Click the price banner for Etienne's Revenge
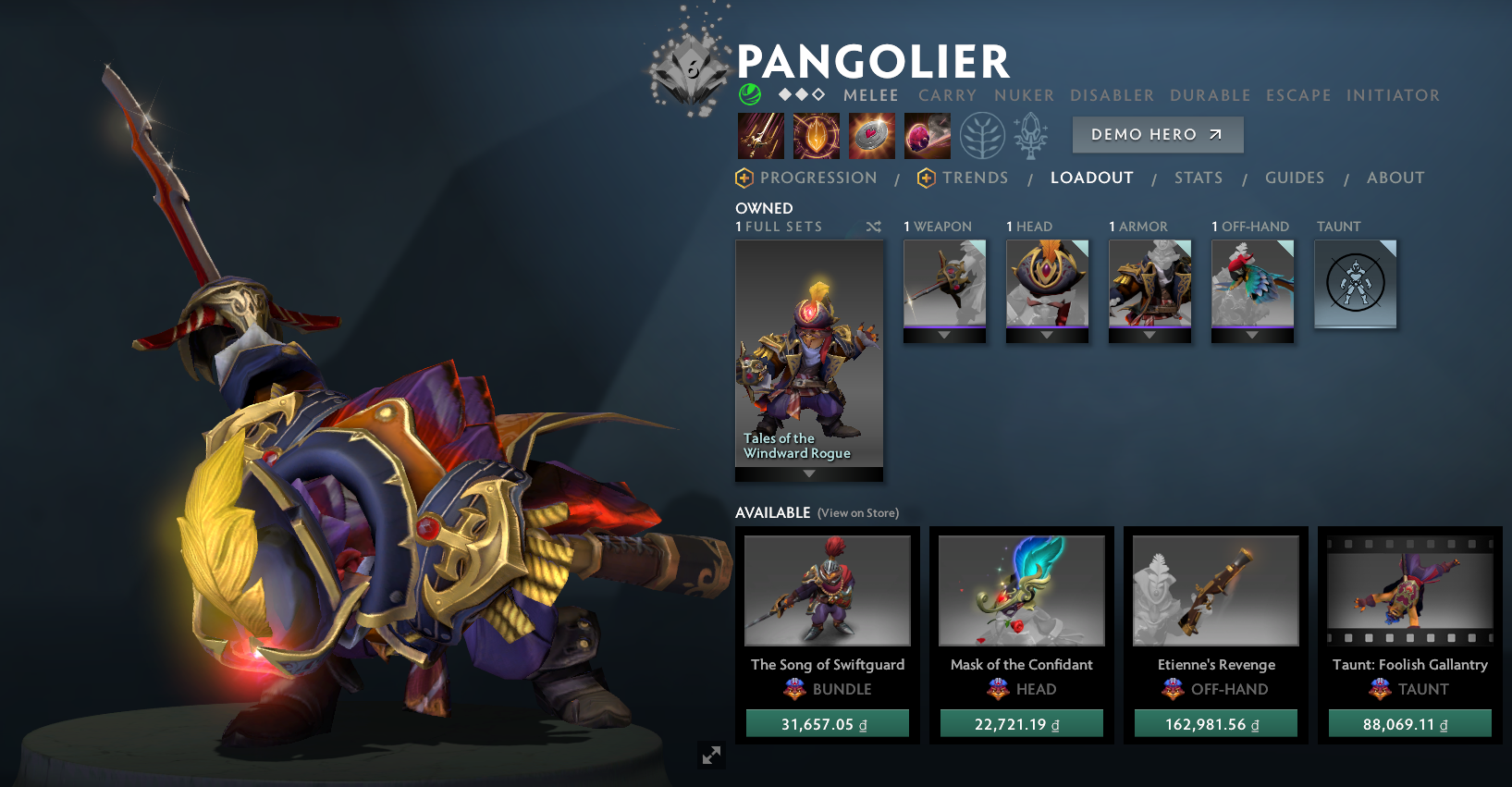The width and height of the screenshot is (1512, 787). [1215, 723]
